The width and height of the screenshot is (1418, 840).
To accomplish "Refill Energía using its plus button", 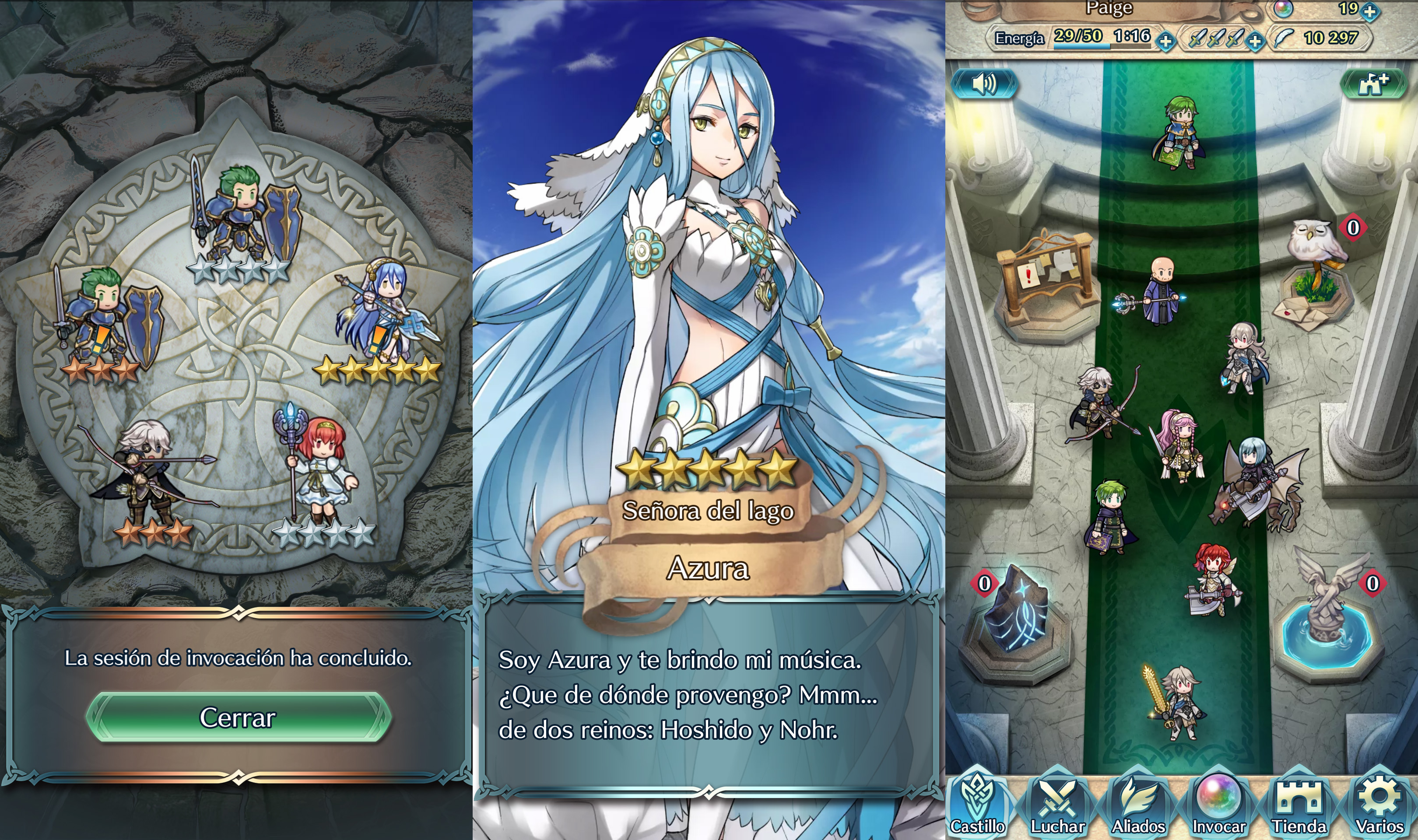I will point(1165,41).
